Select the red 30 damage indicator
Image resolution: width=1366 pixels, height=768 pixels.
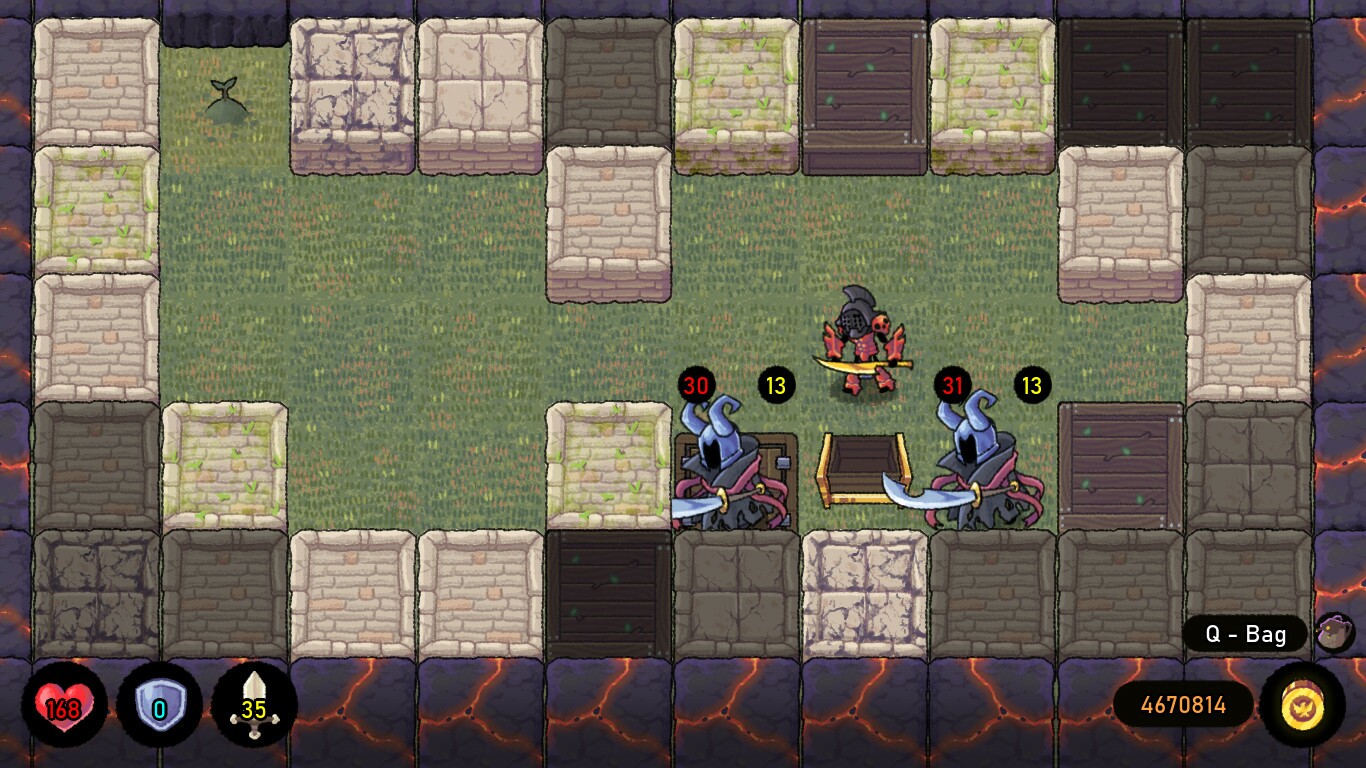coord(696,383)
